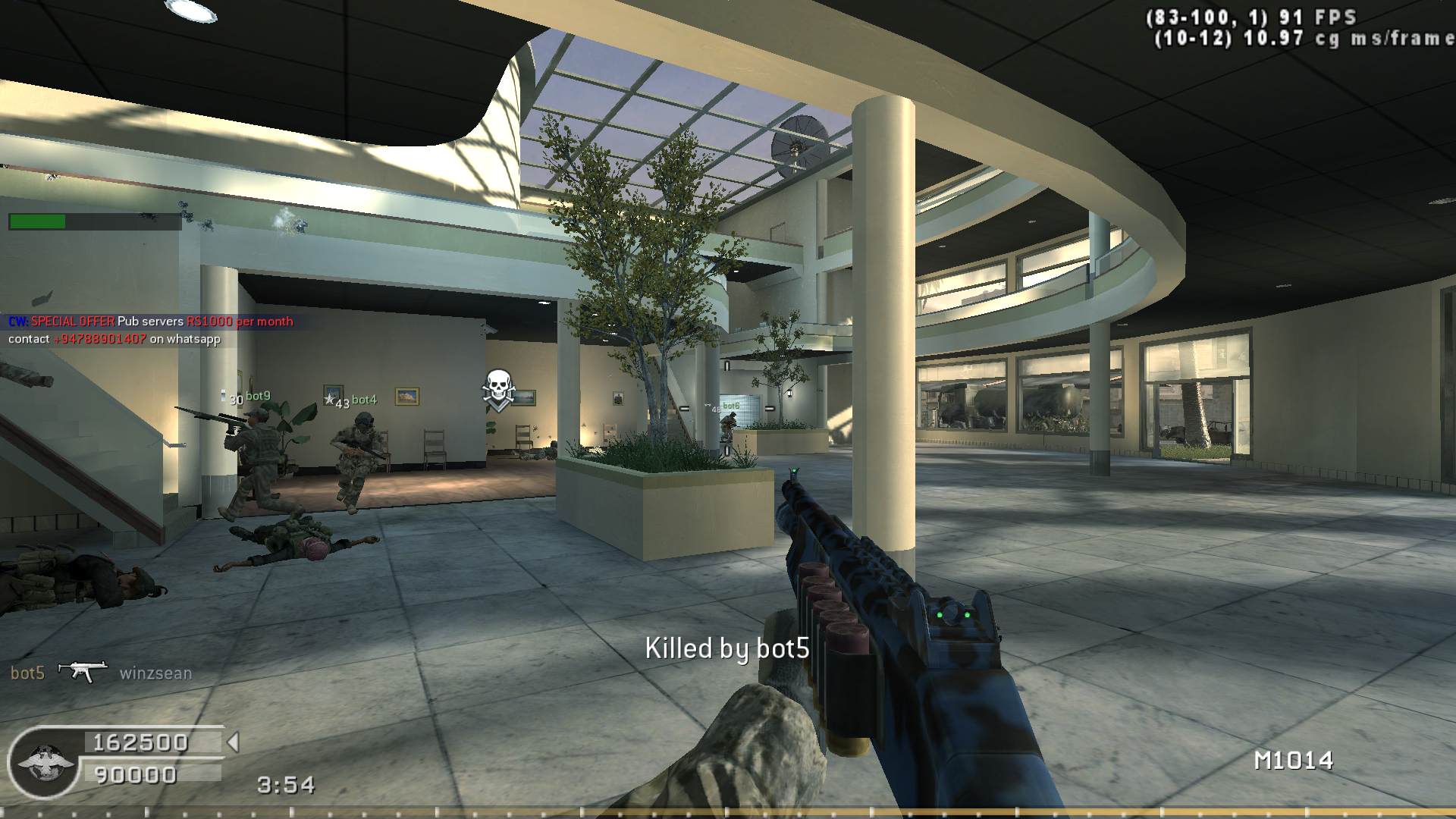Select the bot5 killed winzsean killfeed entry
Viewport: 1456px width, 819px height.
tap(100, 673)
